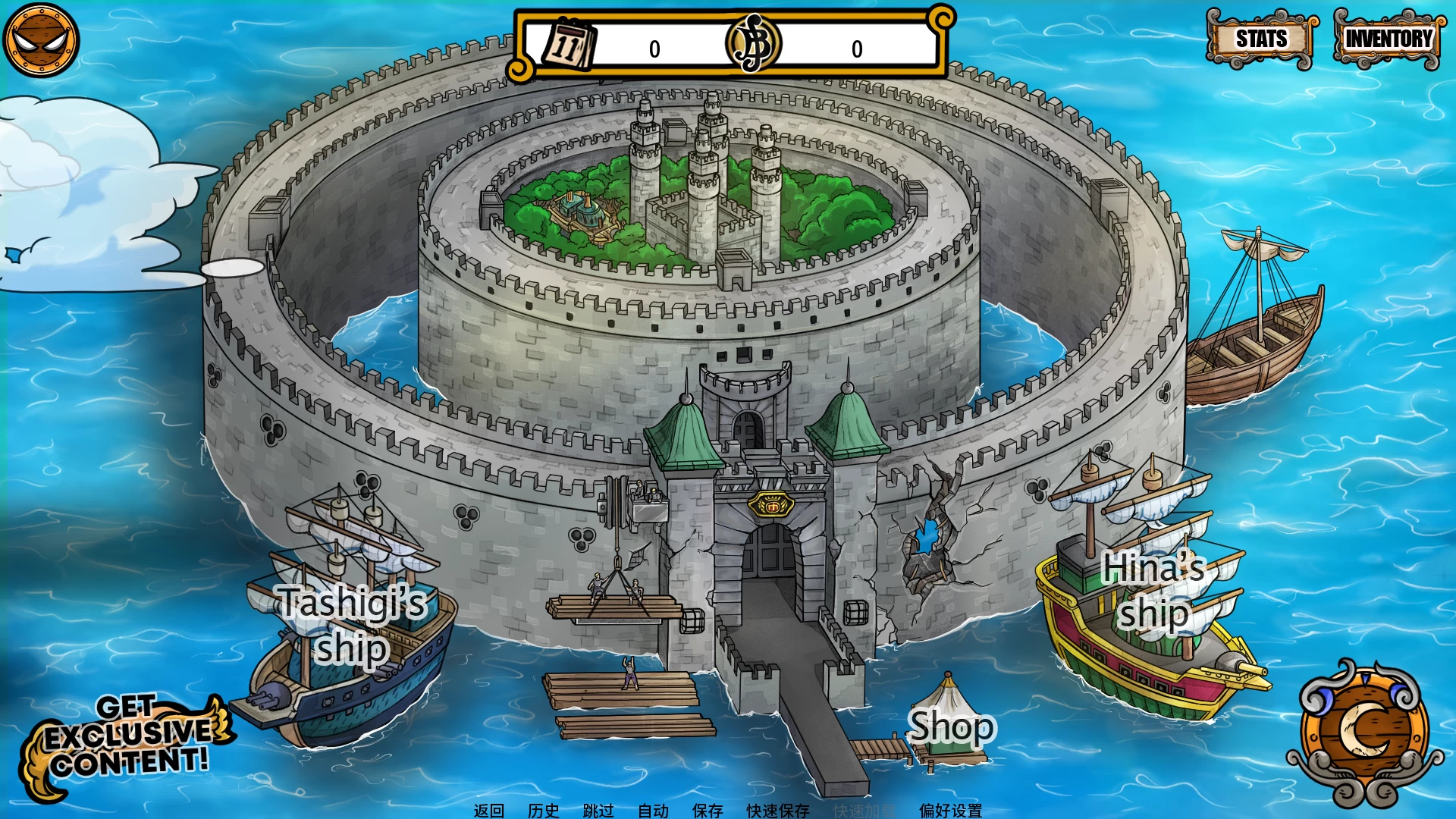The width and height of the screenshot is (1456, 819).
Task: Open the INVENTORY panel
Action: coord(1388,39)
